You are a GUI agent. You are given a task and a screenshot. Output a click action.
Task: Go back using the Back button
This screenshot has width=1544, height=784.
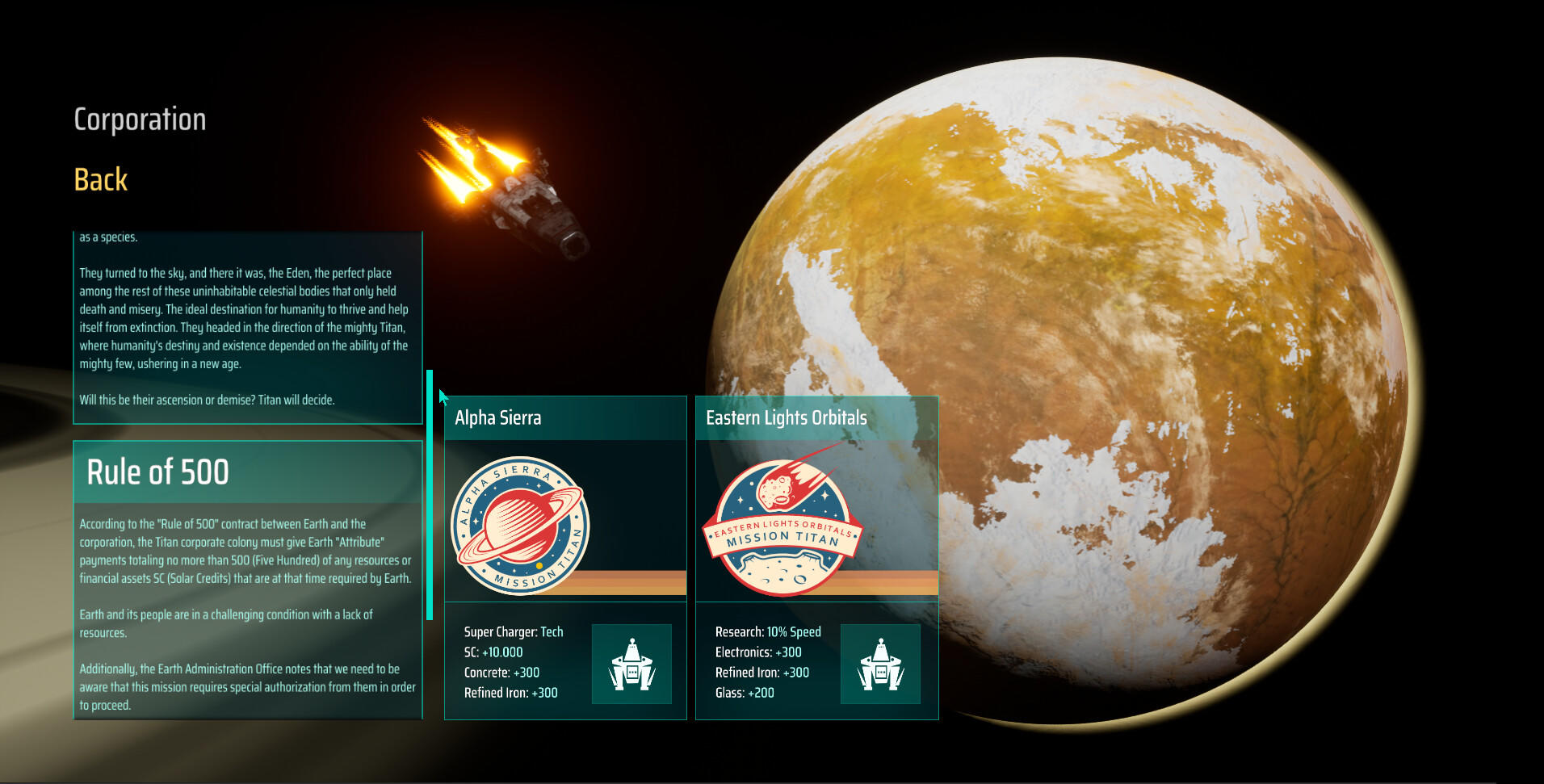pyautogui.click(x=101, y=179)
